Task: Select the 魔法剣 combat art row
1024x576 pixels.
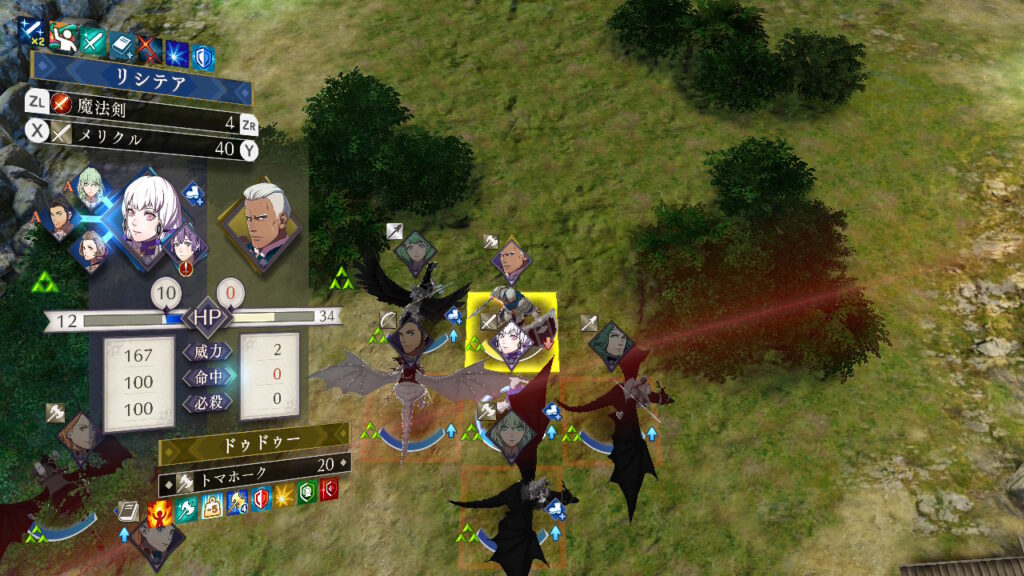Action: pyautogui.click(x=140, y=102)
